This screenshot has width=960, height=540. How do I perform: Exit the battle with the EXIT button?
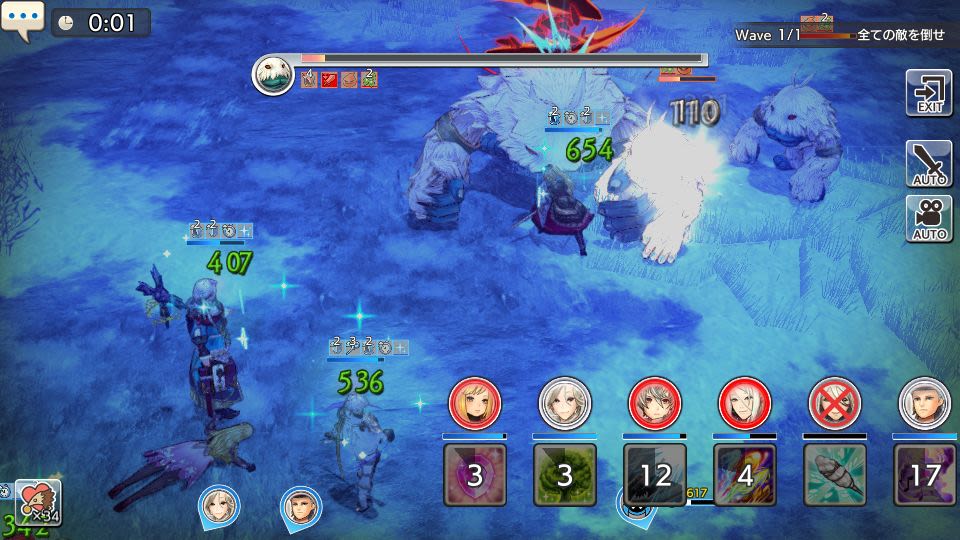[x=928, y=93]
